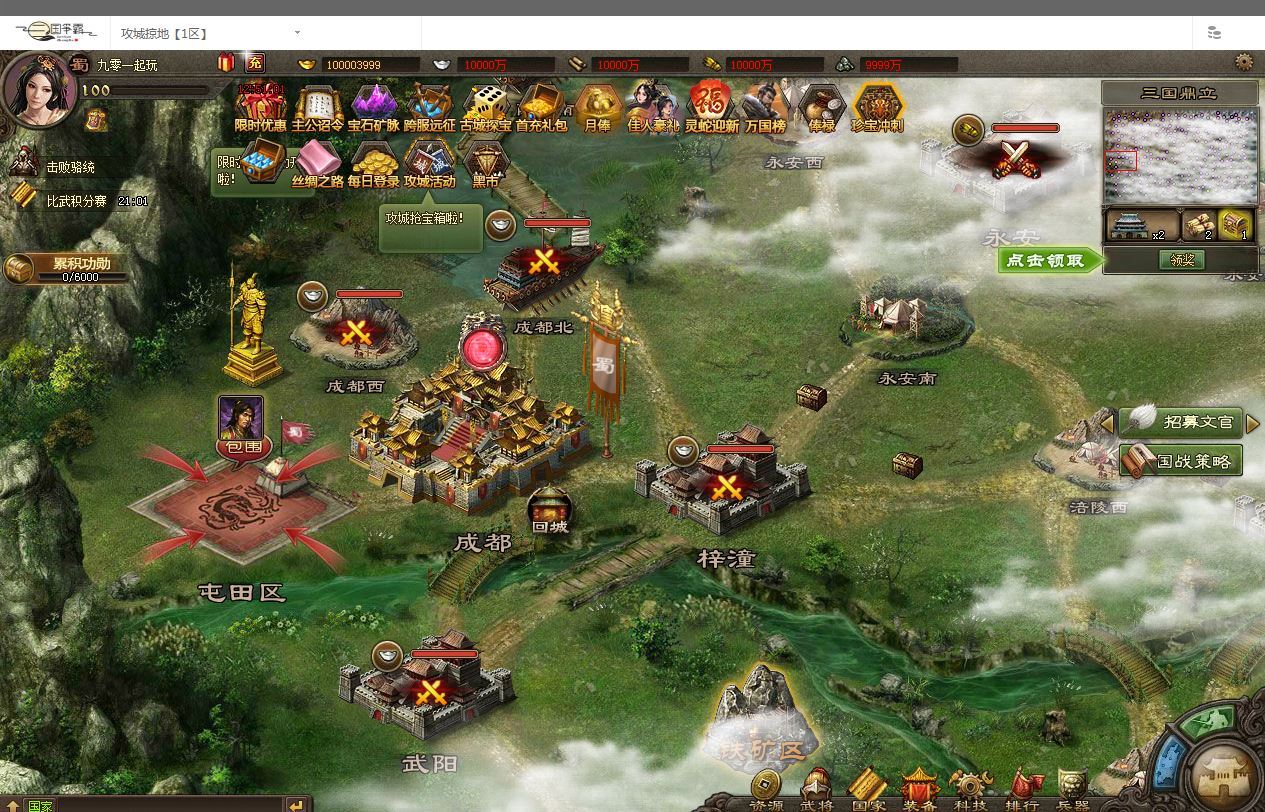Select the 击败骆统 quest tracker entry

click(70, 167)
